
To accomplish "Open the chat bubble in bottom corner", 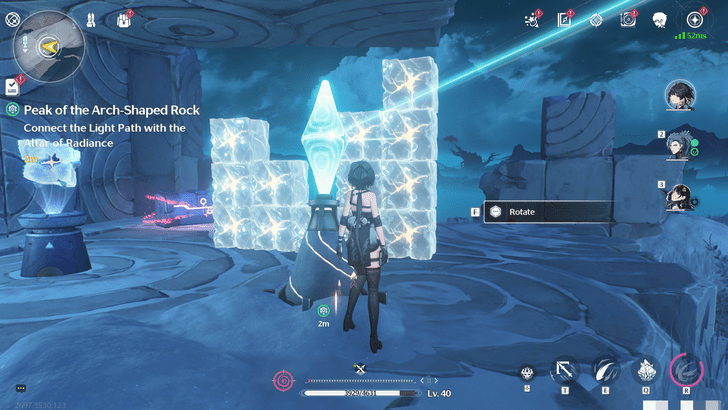I will coord(20,388).
